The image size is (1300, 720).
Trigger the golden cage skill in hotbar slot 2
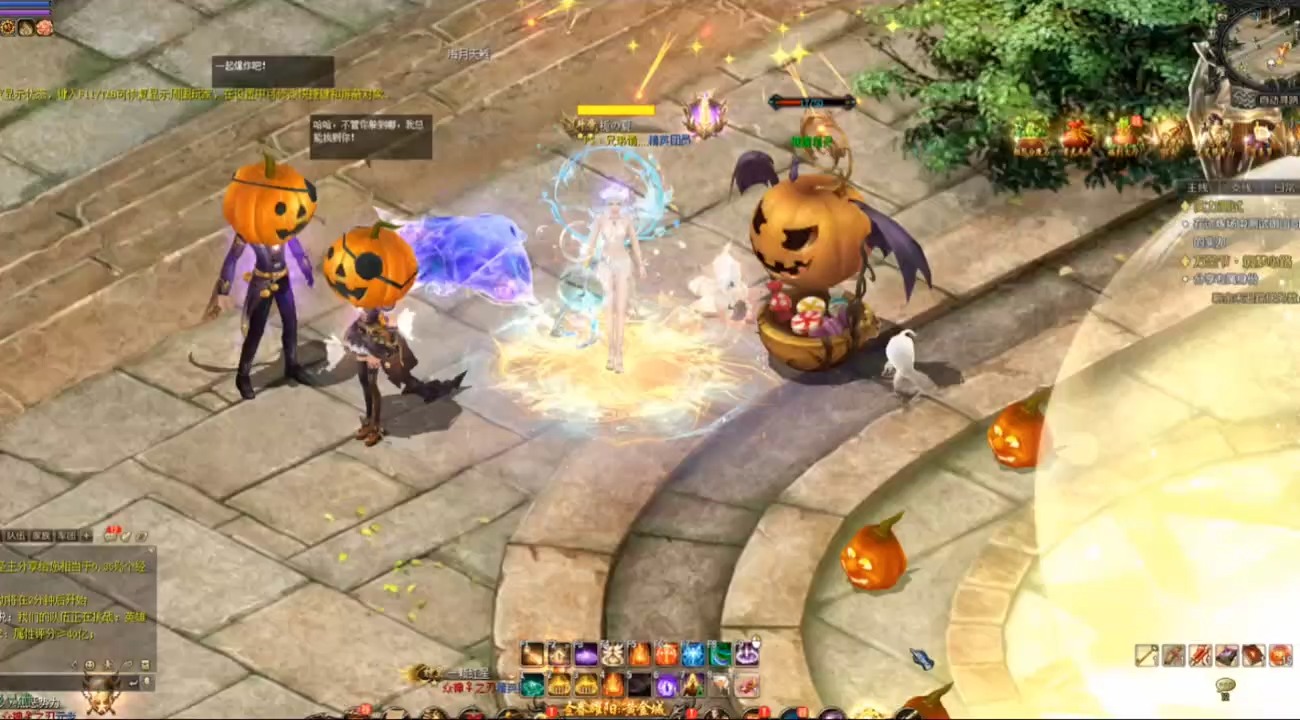click(560, 685)
